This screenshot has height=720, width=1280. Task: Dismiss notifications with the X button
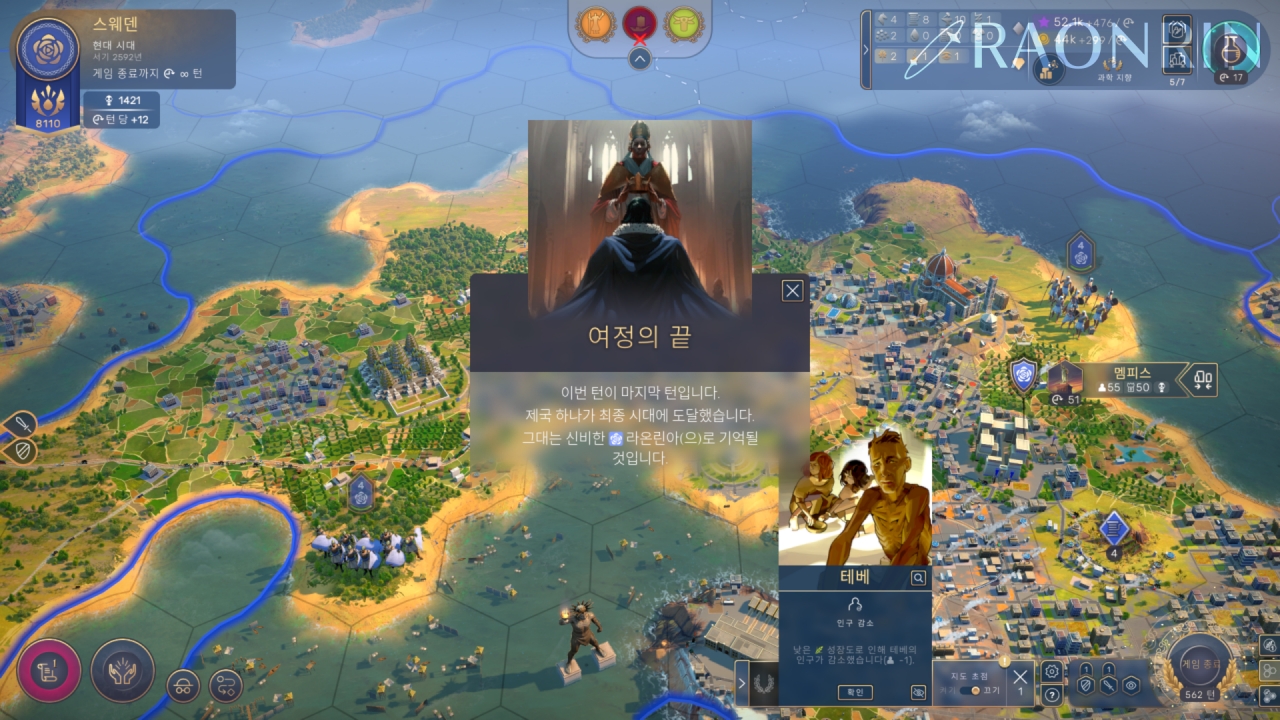point(1020,676)
